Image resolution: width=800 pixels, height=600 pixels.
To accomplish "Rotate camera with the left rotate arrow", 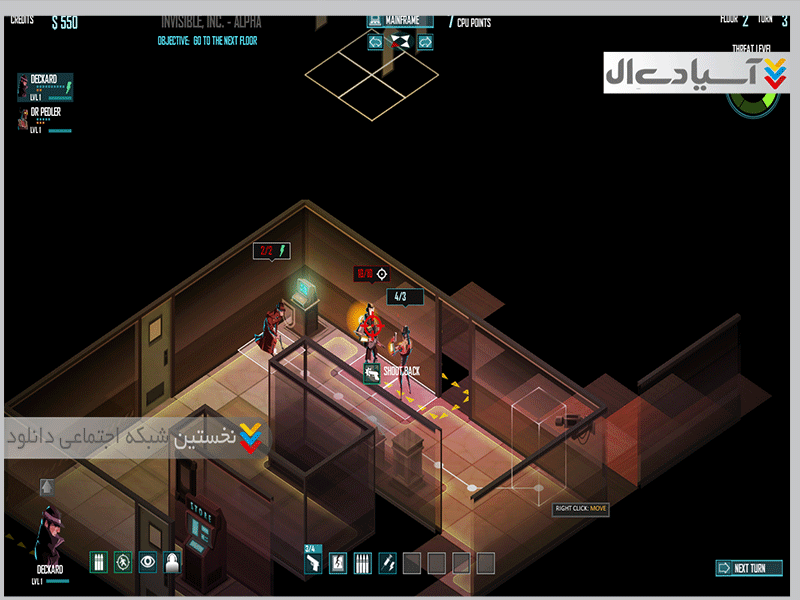I will (x=375, y=42).
